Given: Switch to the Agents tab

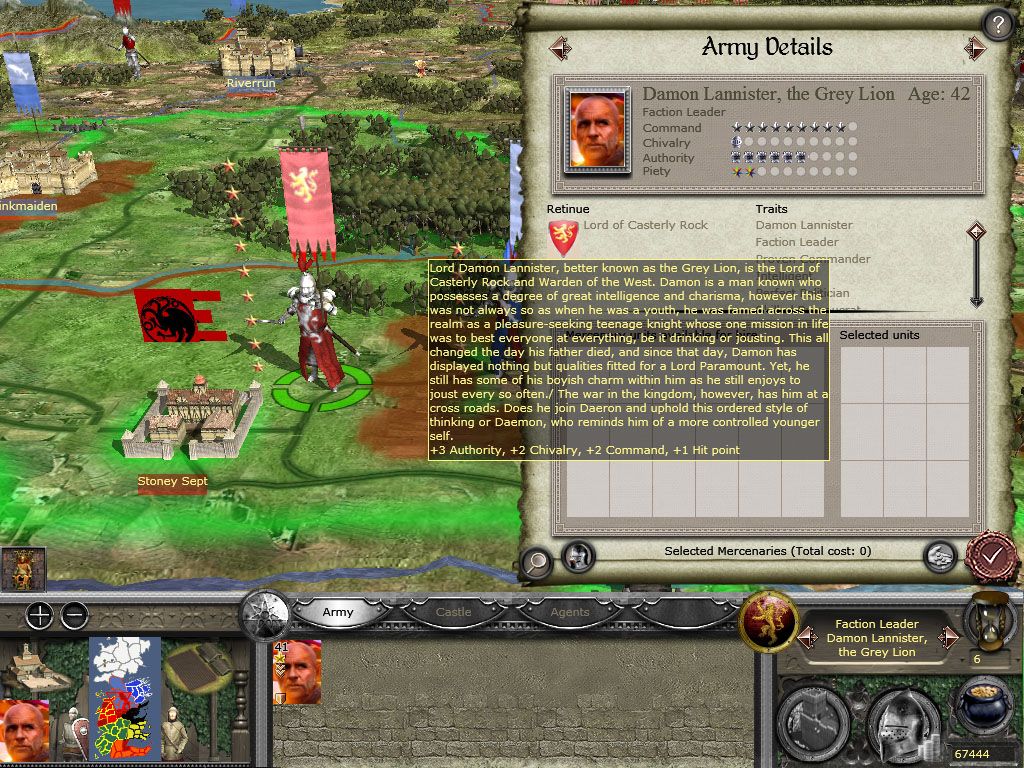Looking at the screenshot, I should (x=569, y=612).
